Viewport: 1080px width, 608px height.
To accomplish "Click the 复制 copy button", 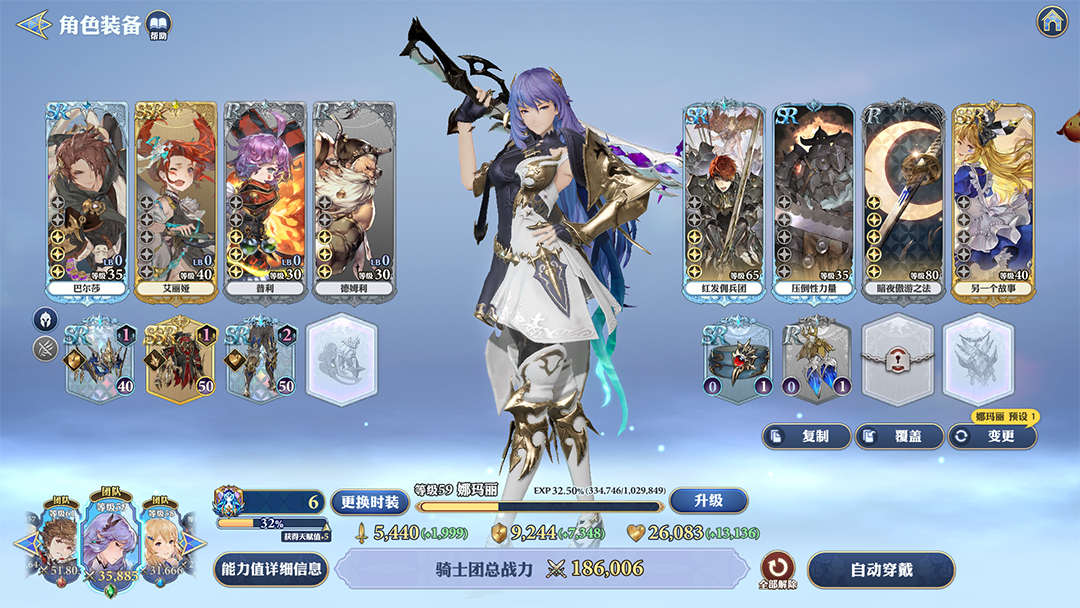I will pyautogui.click(x=806, y=436).
